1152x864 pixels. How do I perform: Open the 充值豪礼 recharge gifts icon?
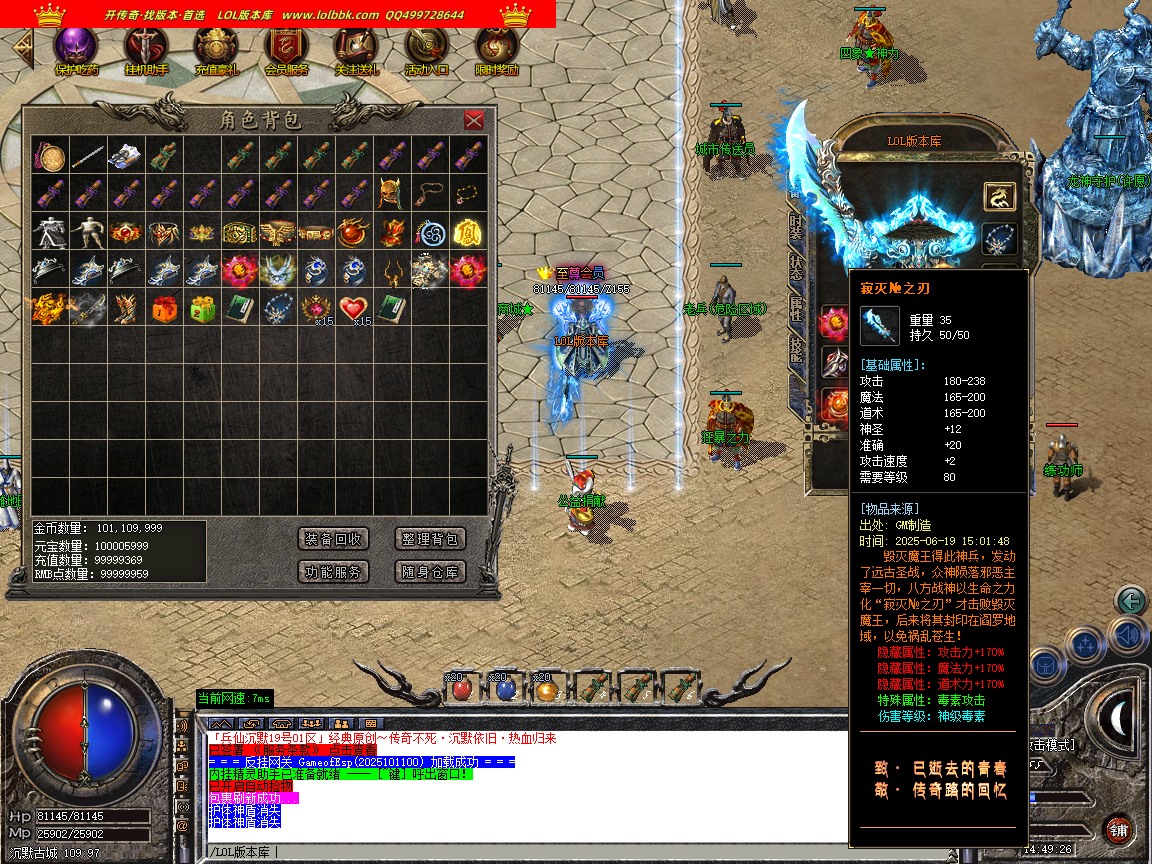(216, 48)
